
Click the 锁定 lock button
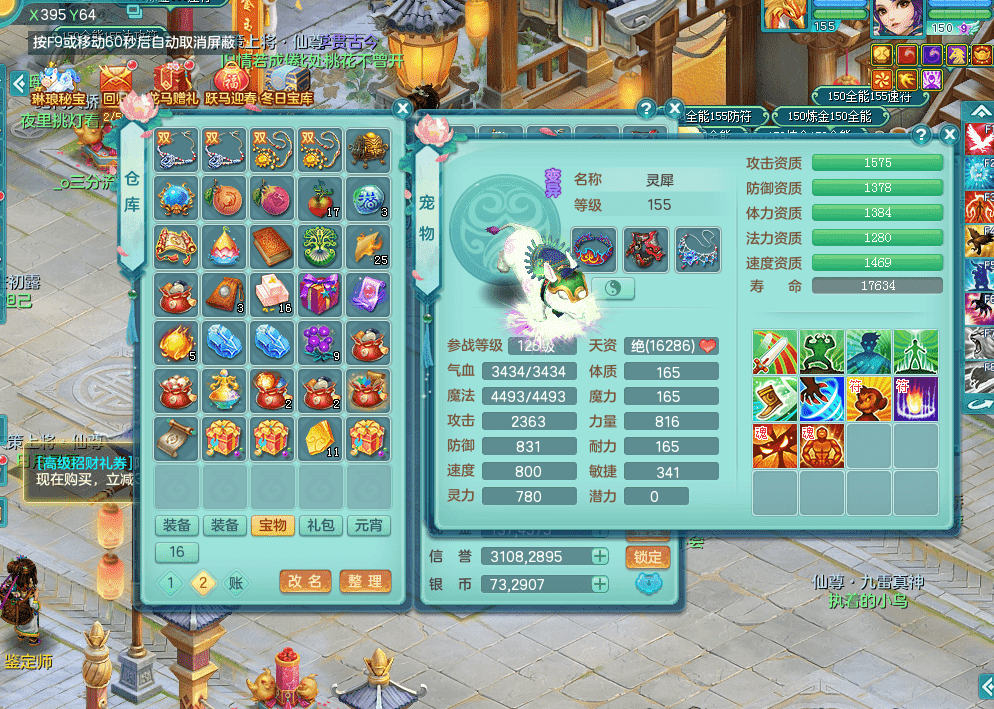tap(647, 557)
